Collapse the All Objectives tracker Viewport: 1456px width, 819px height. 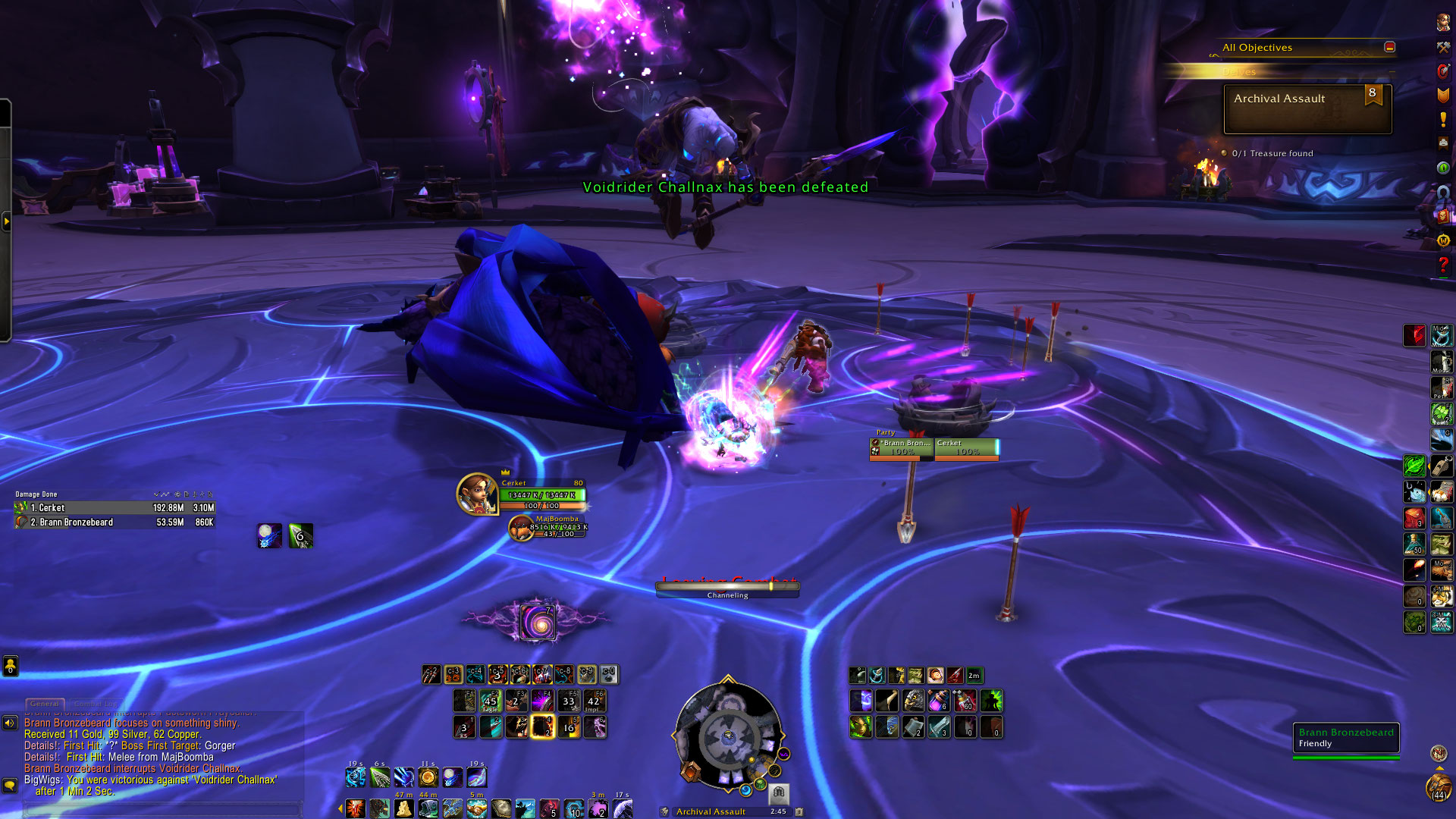1389,47
